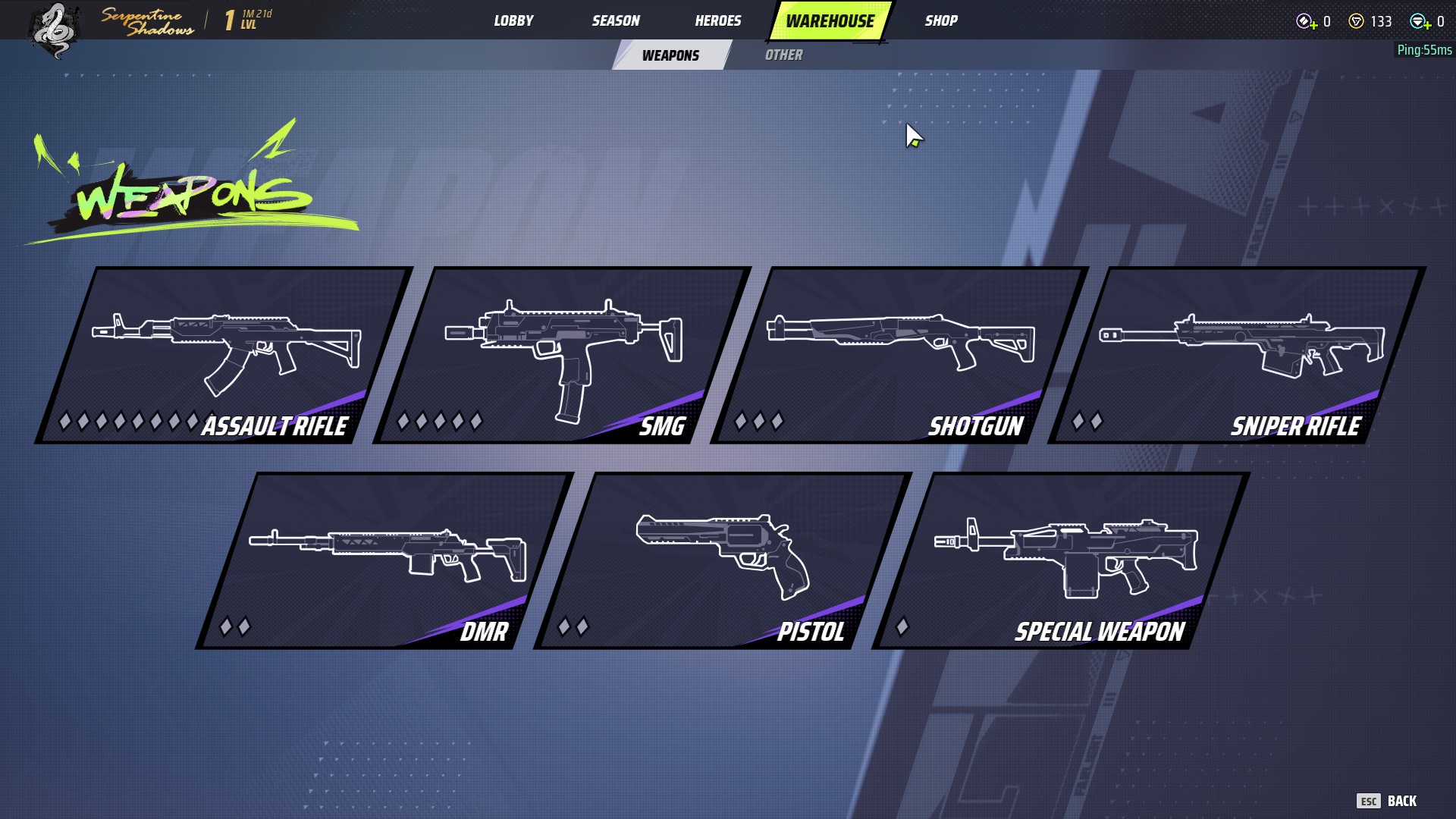The height and width of the screenshot is (819, 1456).
Task: Select the Warehouse tab
Action: pyautogui.click(x=830, y=20)
